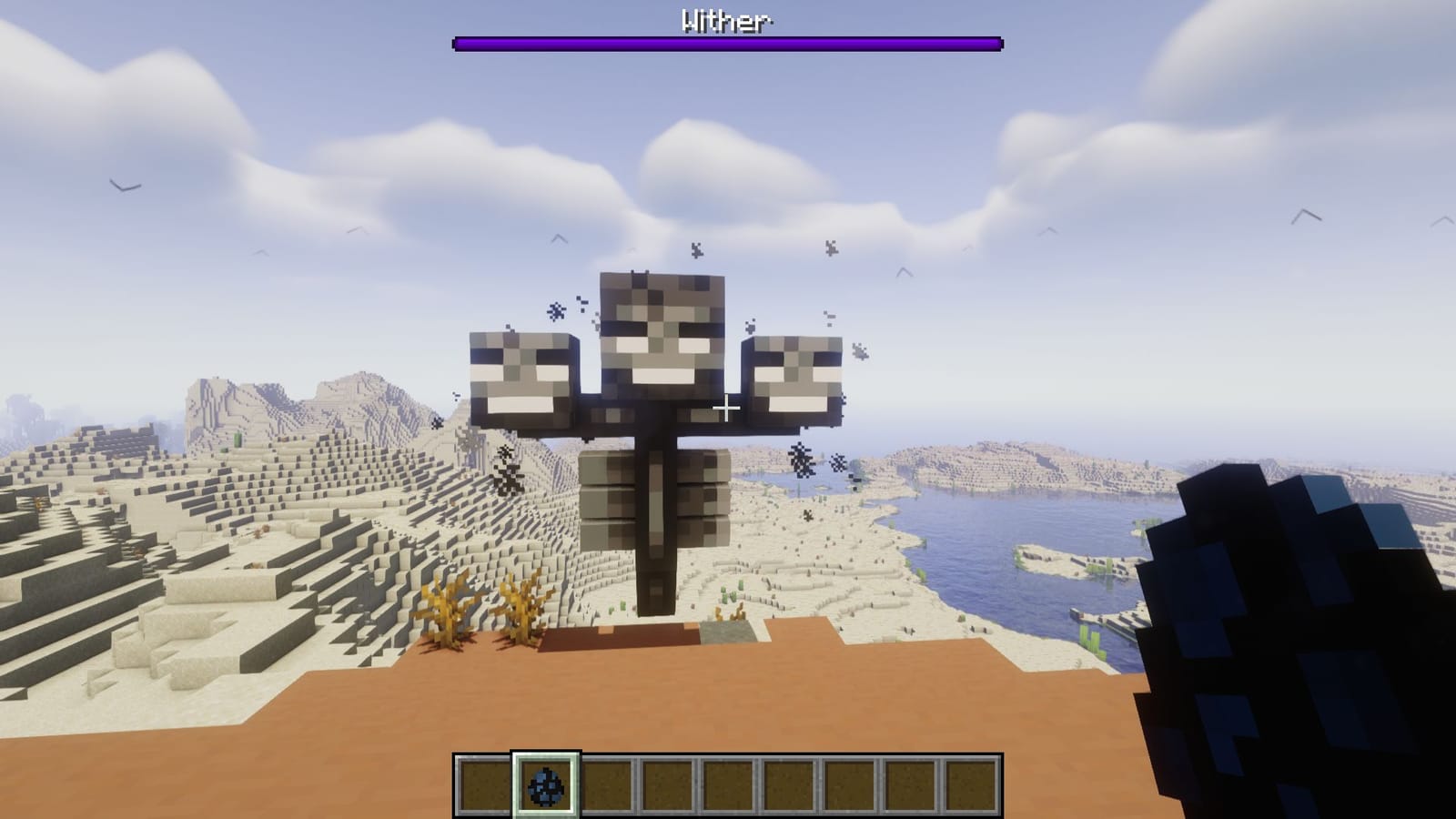The image size is (1456, 819).
Task: Click the Wither name label above the boss bar
Action: tap(725, 20)
